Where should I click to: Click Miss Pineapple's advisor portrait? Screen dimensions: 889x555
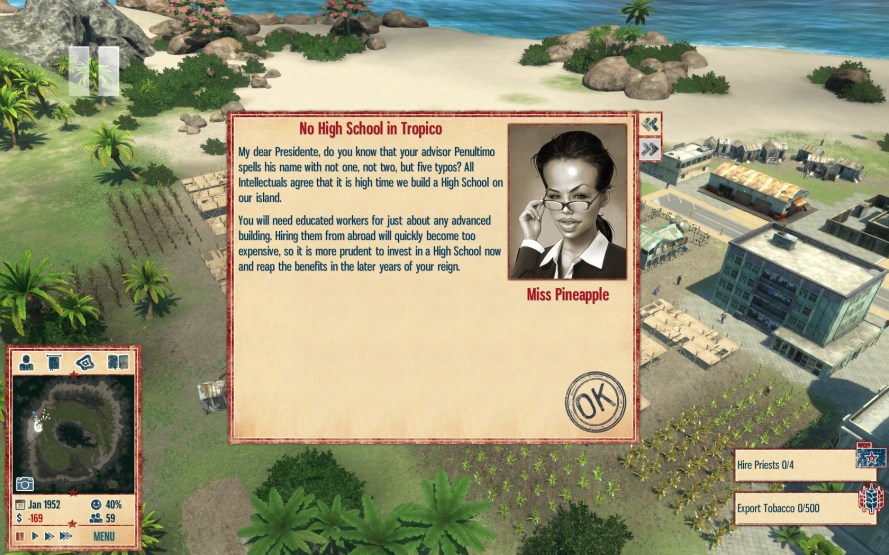[x=567, y=202]
